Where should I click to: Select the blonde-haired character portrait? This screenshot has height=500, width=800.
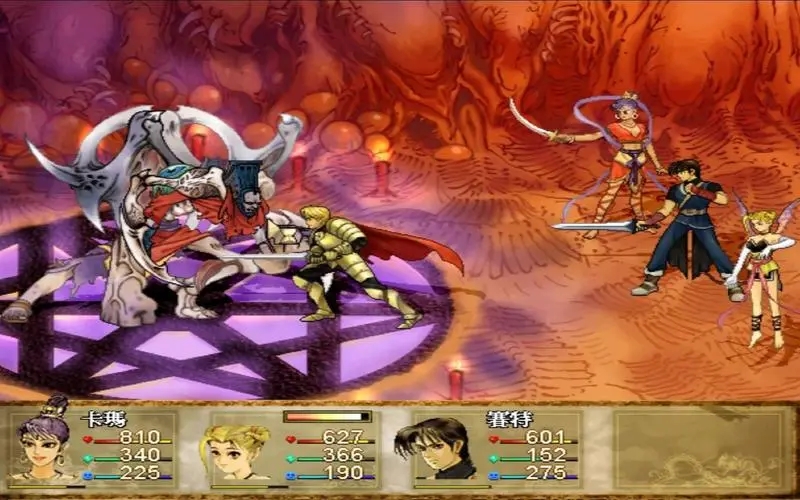240,448
